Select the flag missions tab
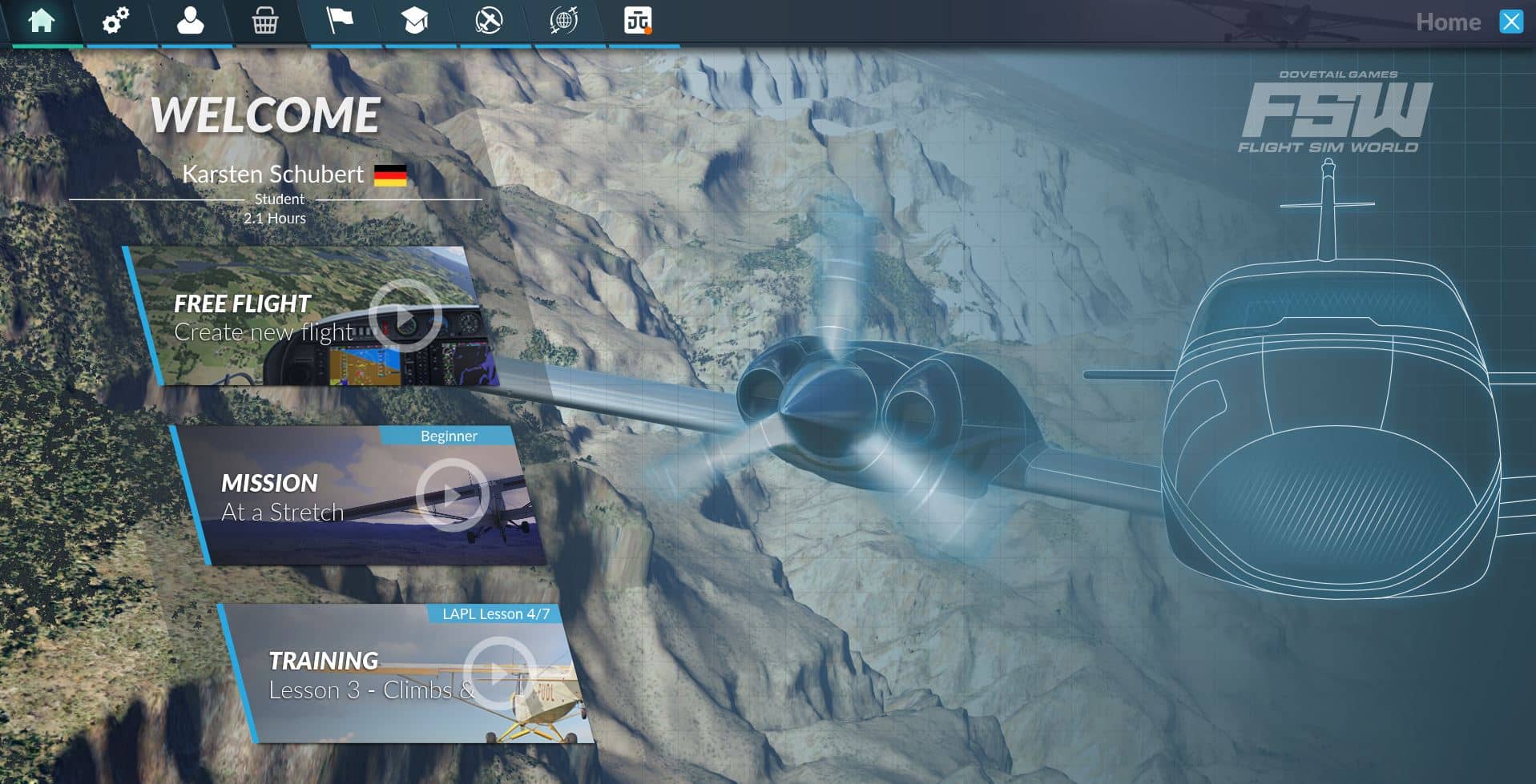1536x784 pixels. coord(339,21)
